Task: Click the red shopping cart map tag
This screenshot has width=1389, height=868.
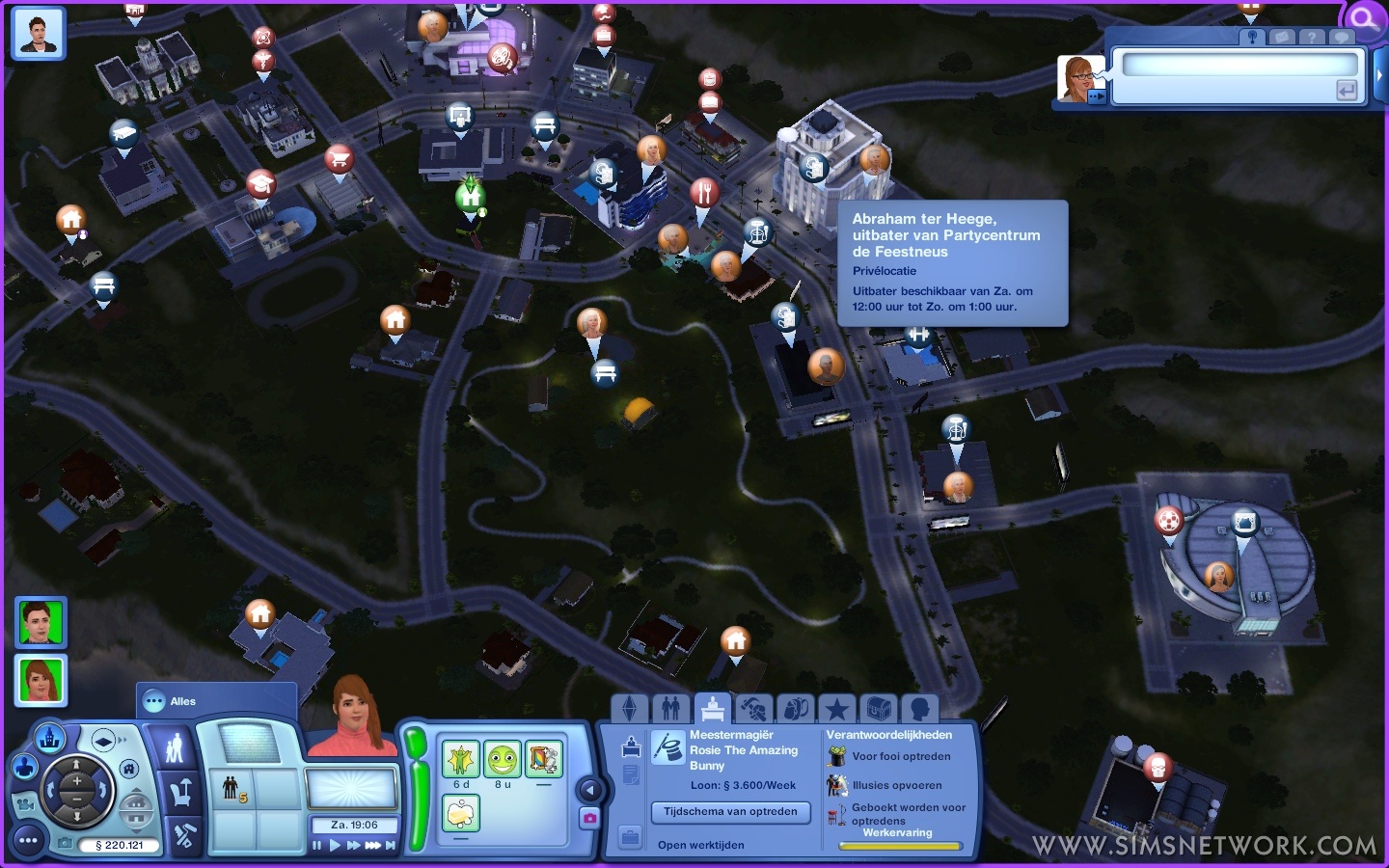Action: 338,157
